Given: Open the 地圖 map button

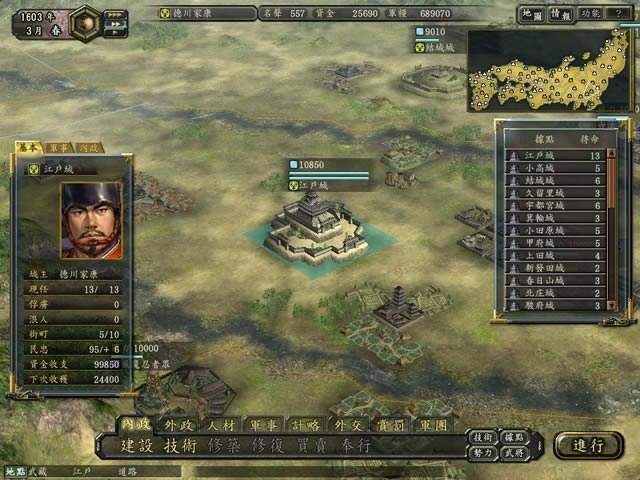Looking at the screenshot, I should (533, 14).
